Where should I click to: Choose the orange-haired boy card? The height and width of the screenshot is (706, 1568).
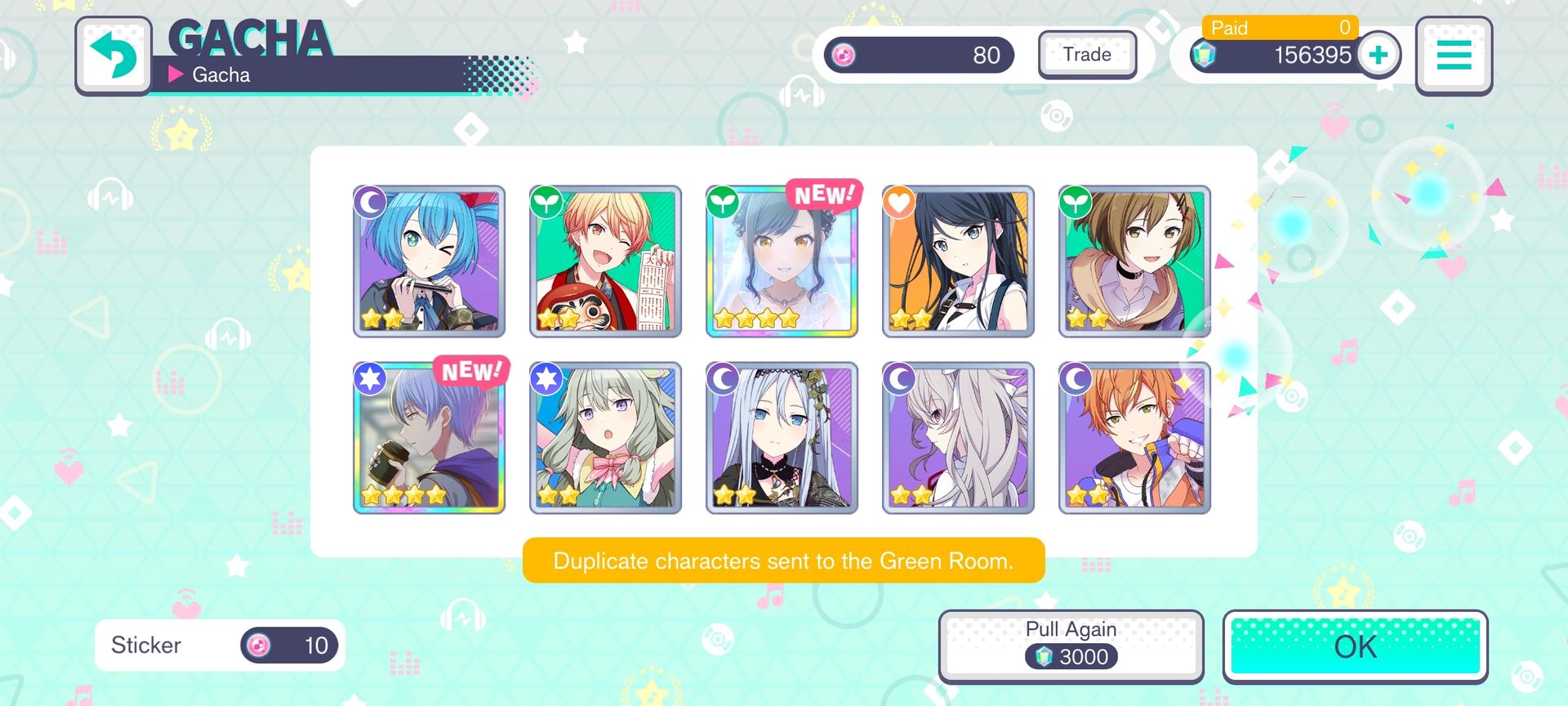click(x=1134, y=438)
